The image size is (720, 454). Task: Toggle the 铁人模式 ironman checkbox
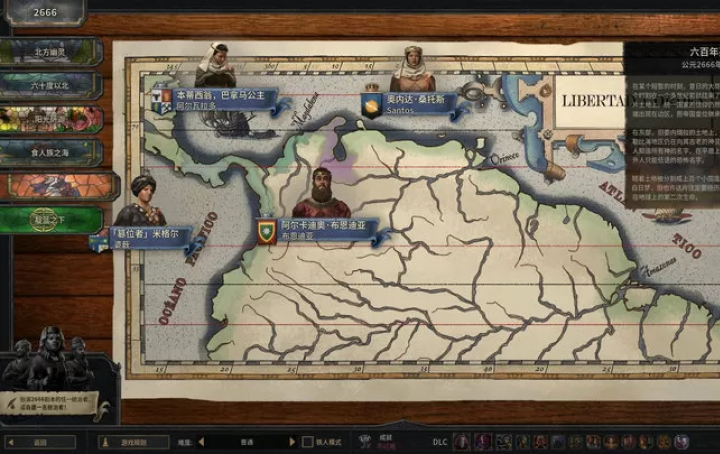coord(307,441)
